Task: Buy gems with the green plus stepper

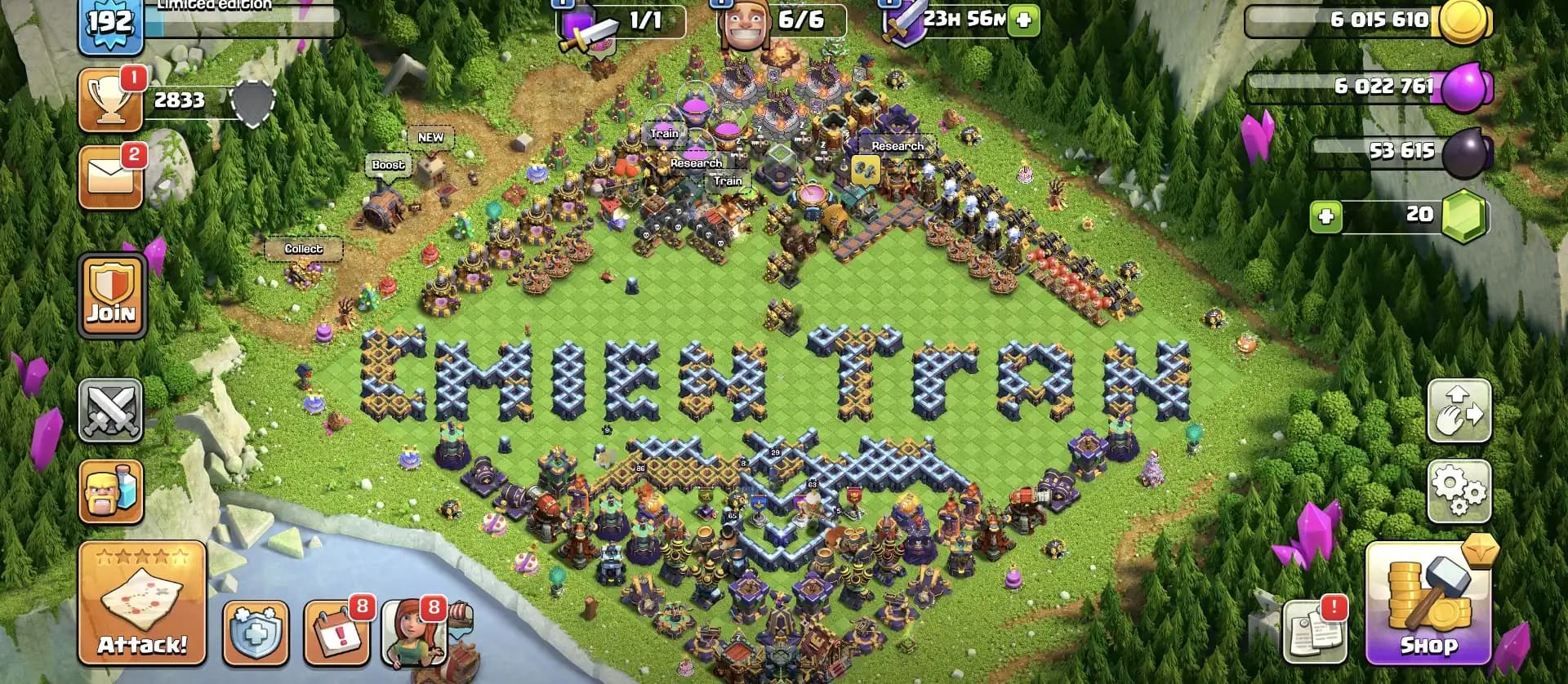Action: (1325, 217)
